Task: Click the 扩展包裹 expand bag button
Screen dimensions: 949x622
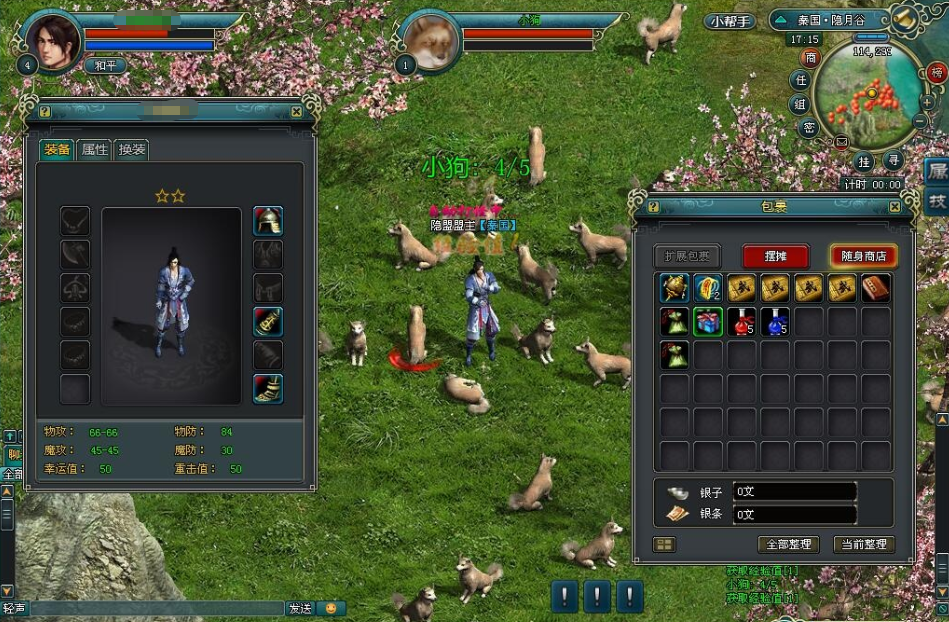Action: pyautogui.click(x=687, y=256)
